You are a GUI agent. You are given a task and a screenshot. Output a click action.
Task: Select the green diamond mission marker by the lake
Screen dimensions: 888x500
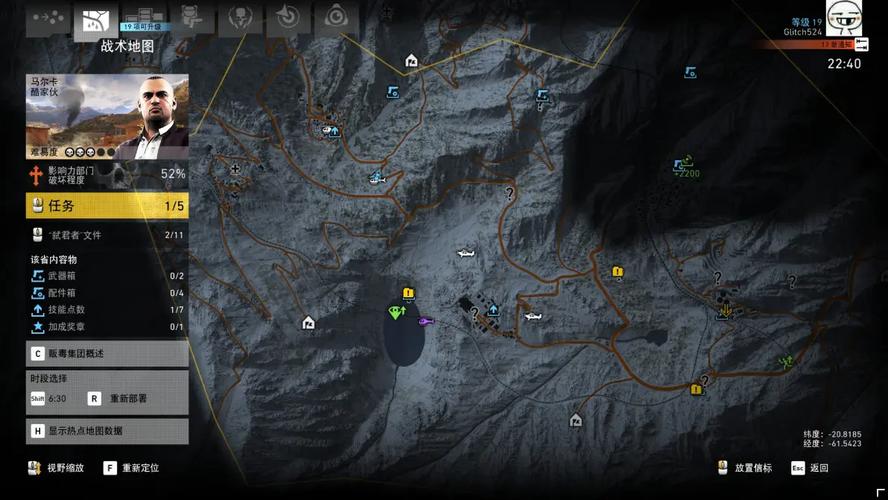tap(395, 312)
